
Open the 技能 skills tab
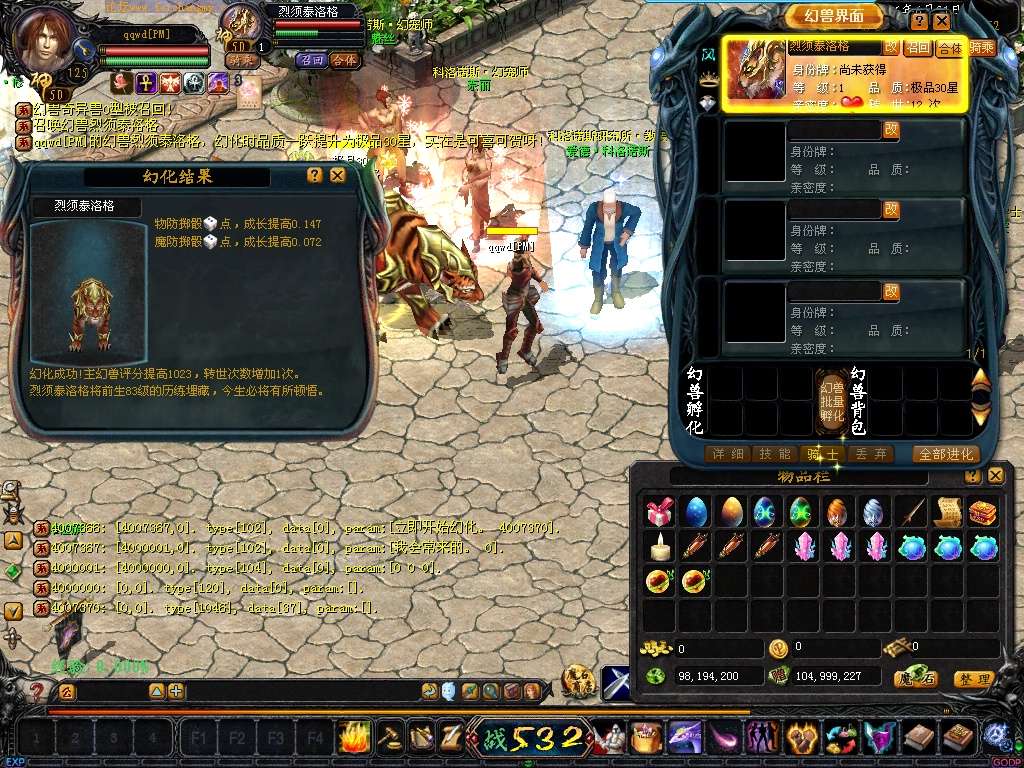(x=774, y=454)
